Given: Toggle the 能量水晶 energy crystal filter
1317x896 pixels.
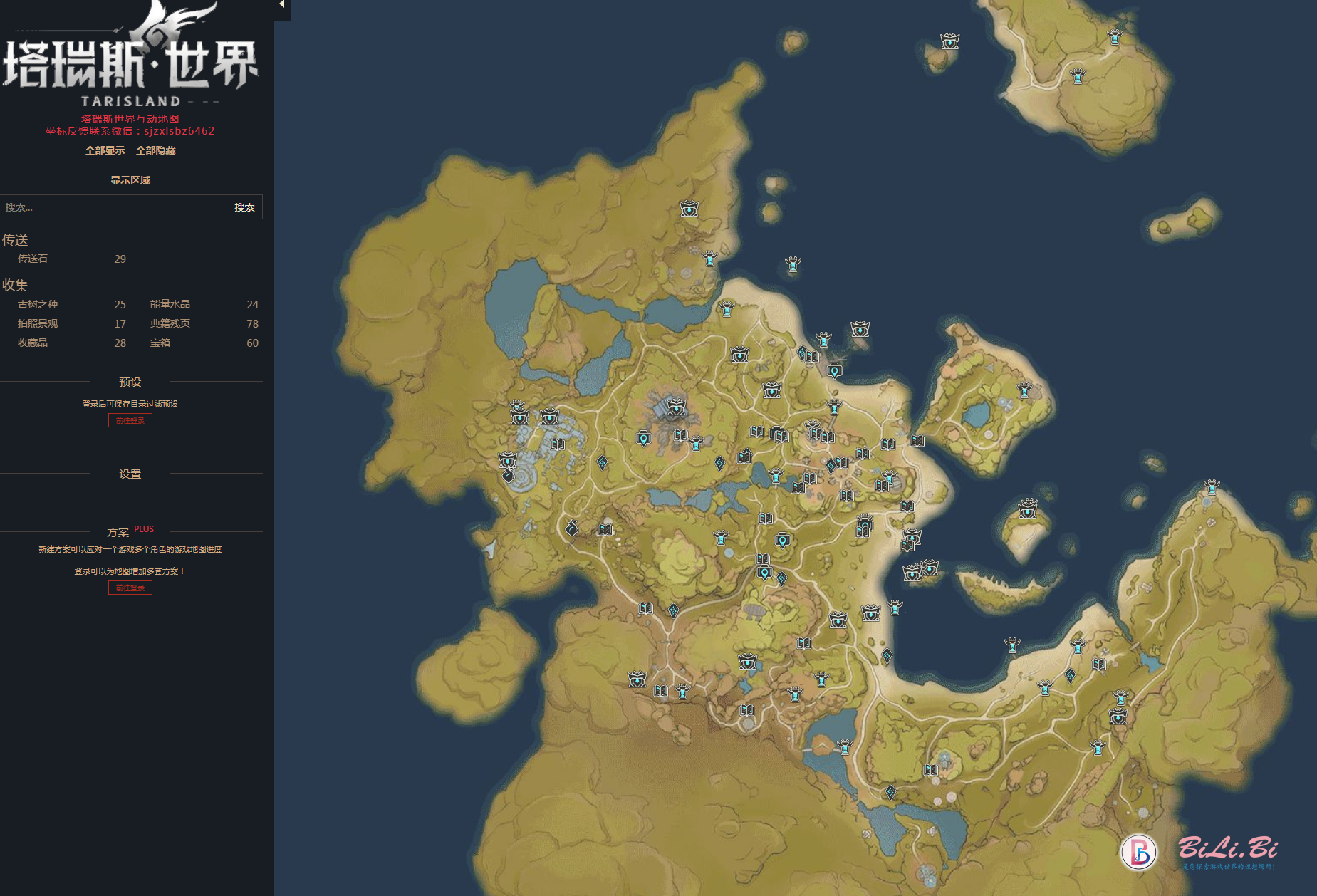Looking at the screenshot, I should point(170,304).
